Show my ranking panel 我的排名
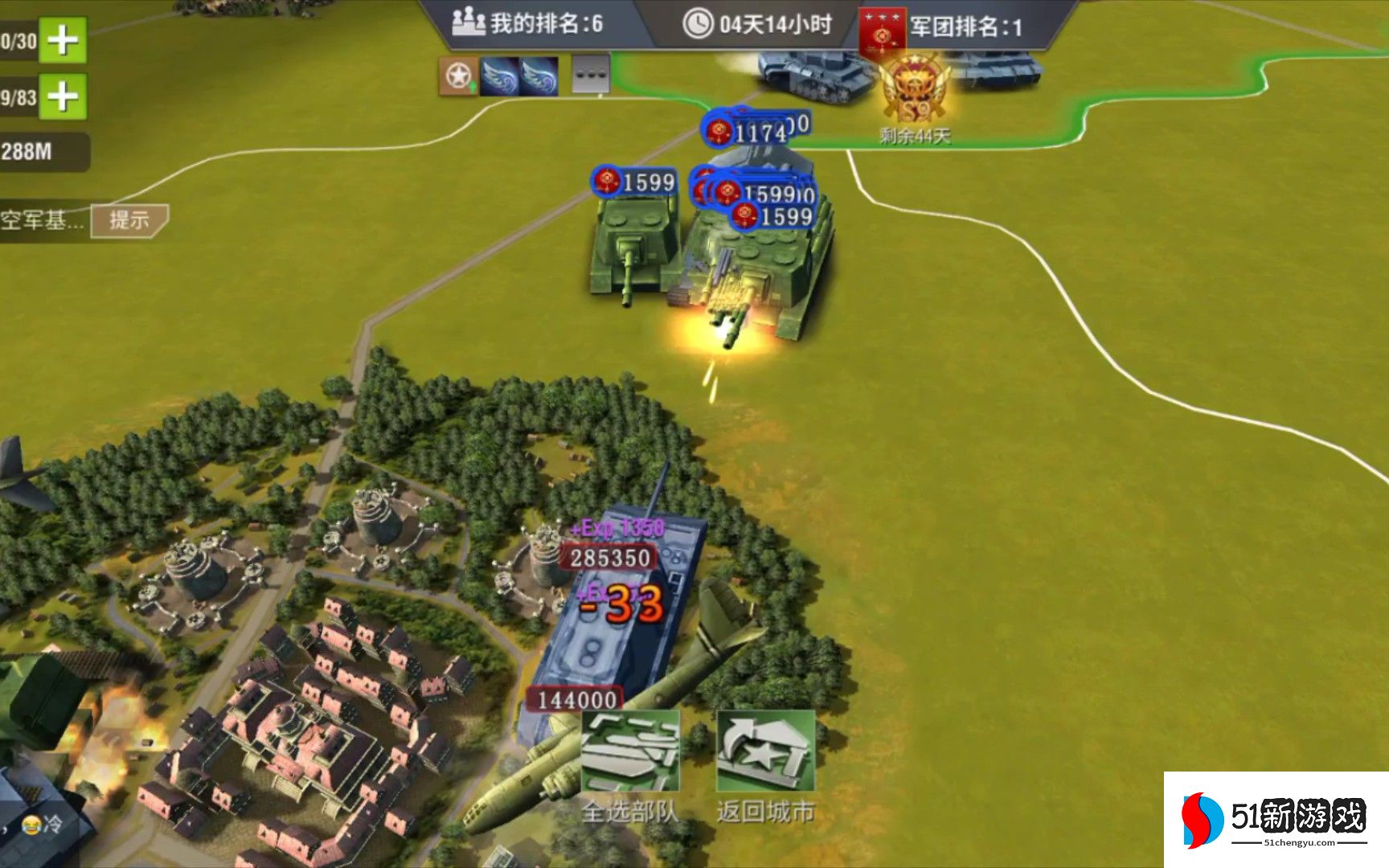The width and height of the screenshot is (1389, 868). click(531, 23)
